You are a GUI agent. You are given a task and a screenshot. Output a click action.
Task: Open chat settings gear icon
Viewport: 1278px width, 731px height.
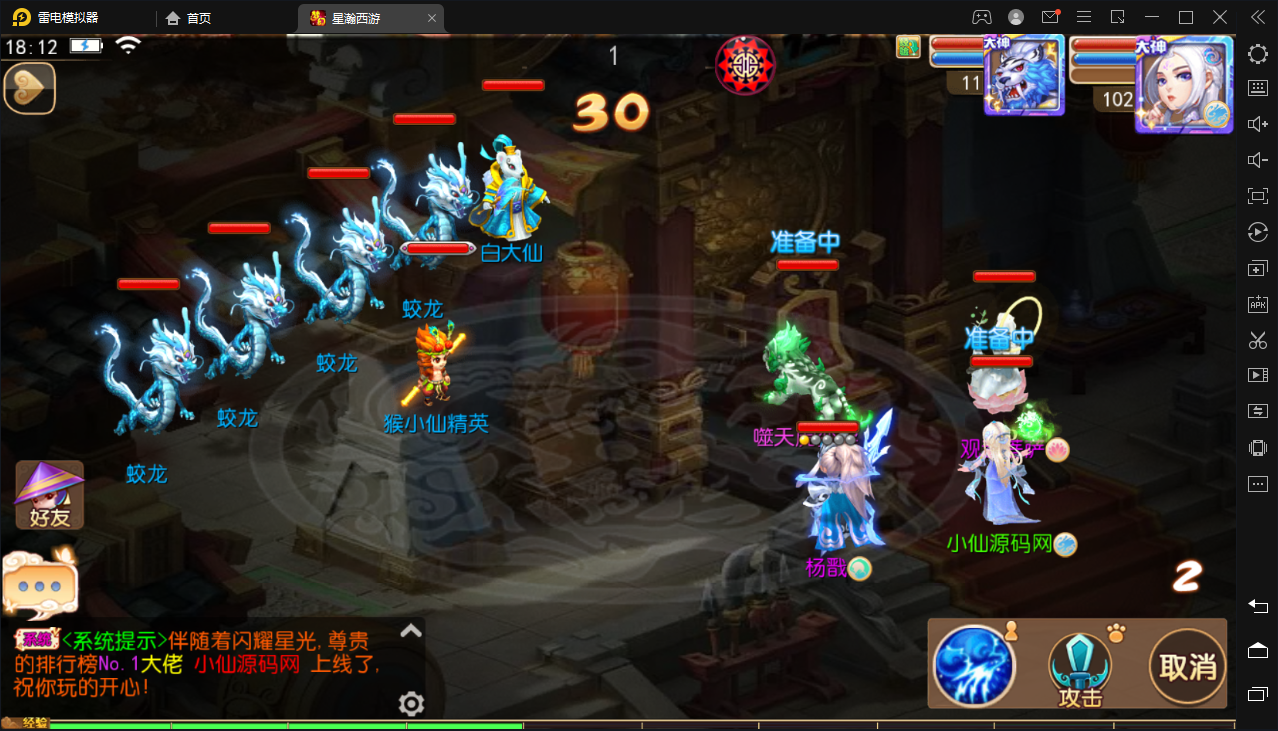(411, 704)
